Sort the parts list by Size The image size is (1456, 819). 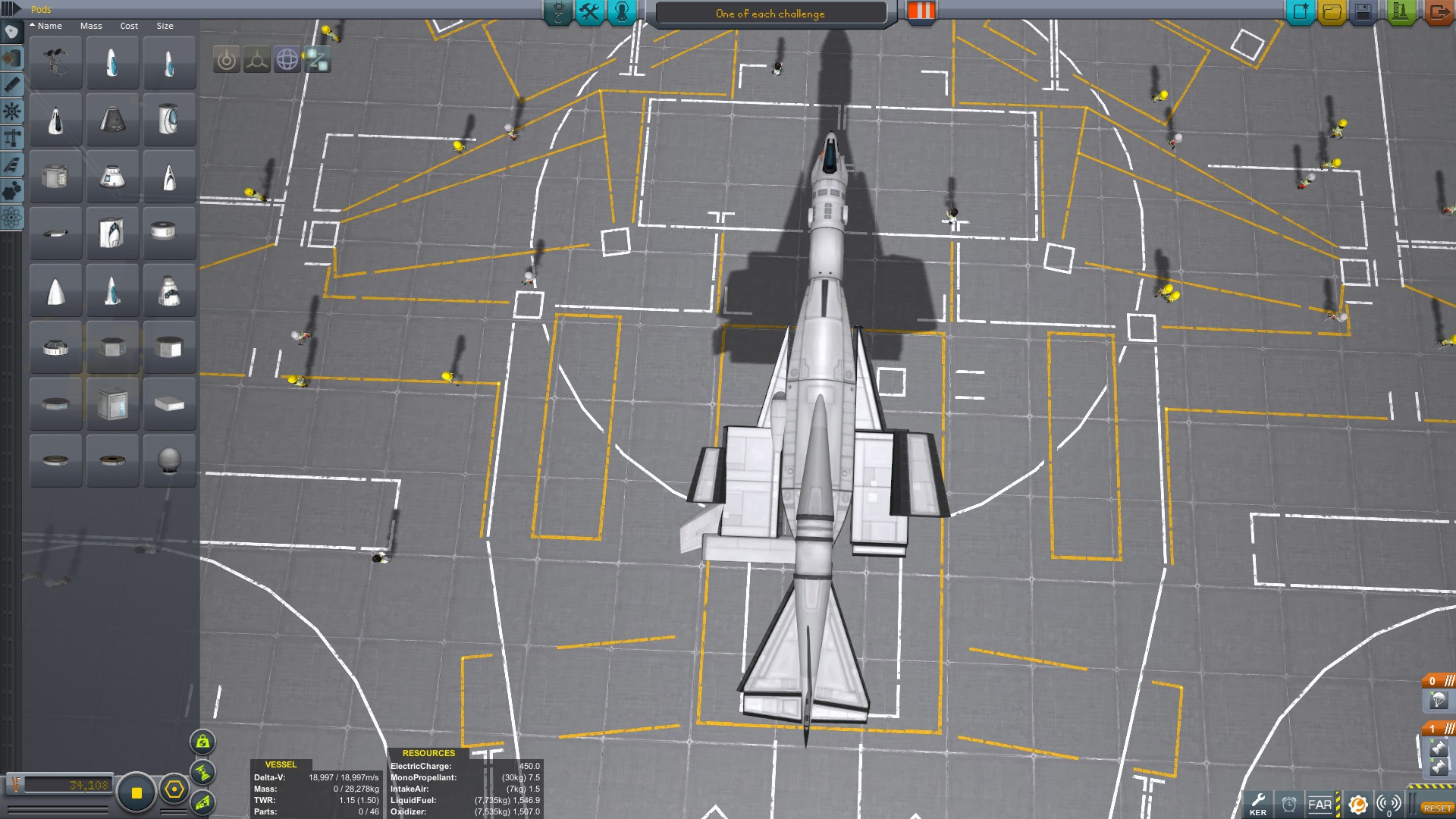(x=165, y=26)
